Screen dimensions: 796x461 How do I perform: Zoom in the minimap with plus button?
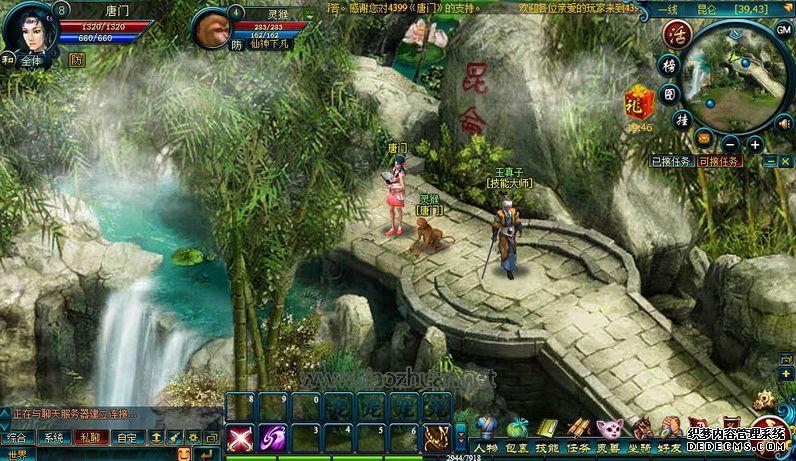pos(754,144)
